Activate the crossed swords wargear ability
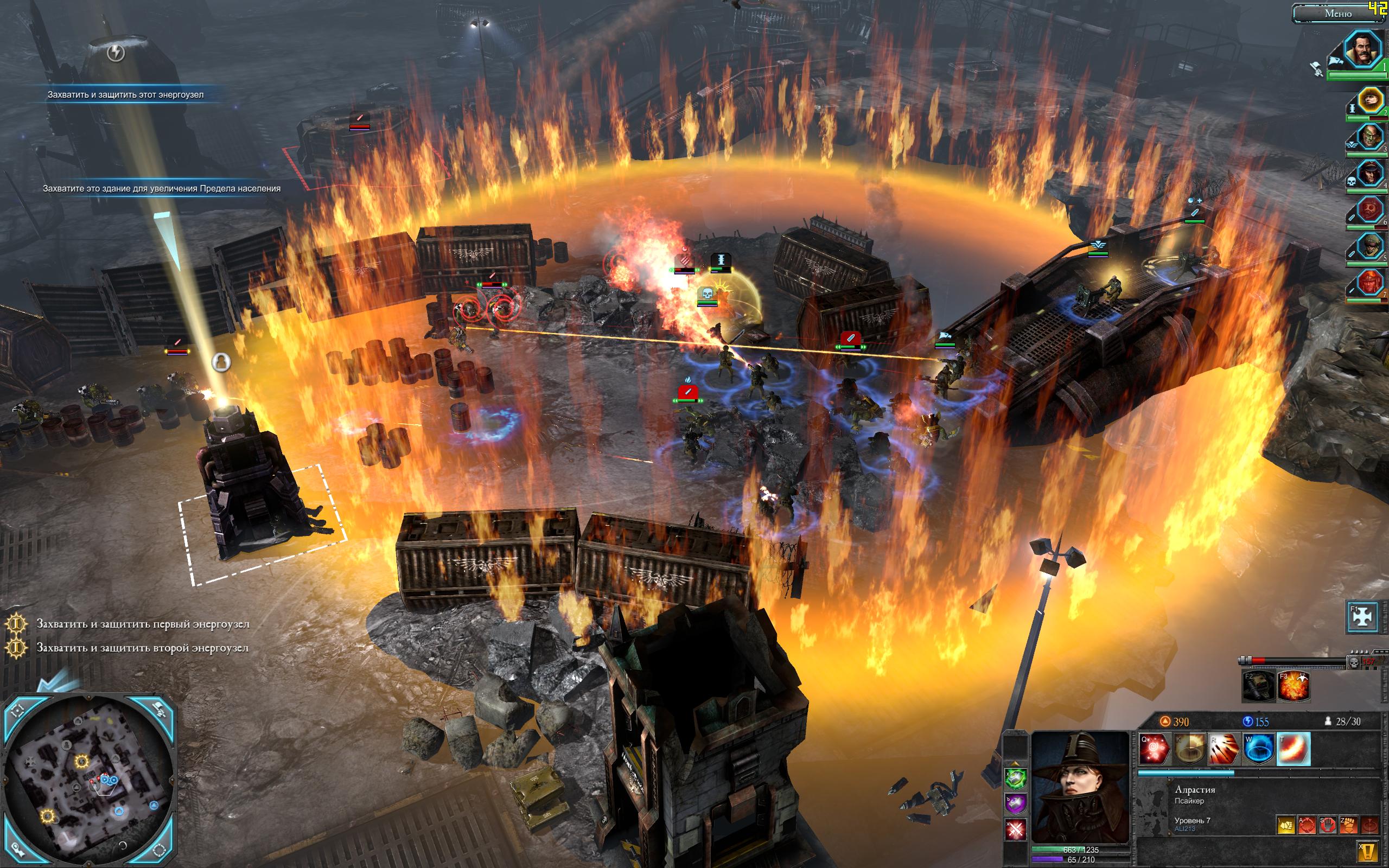This screenshot has width=1389, height=868. tap(1015, 828)
